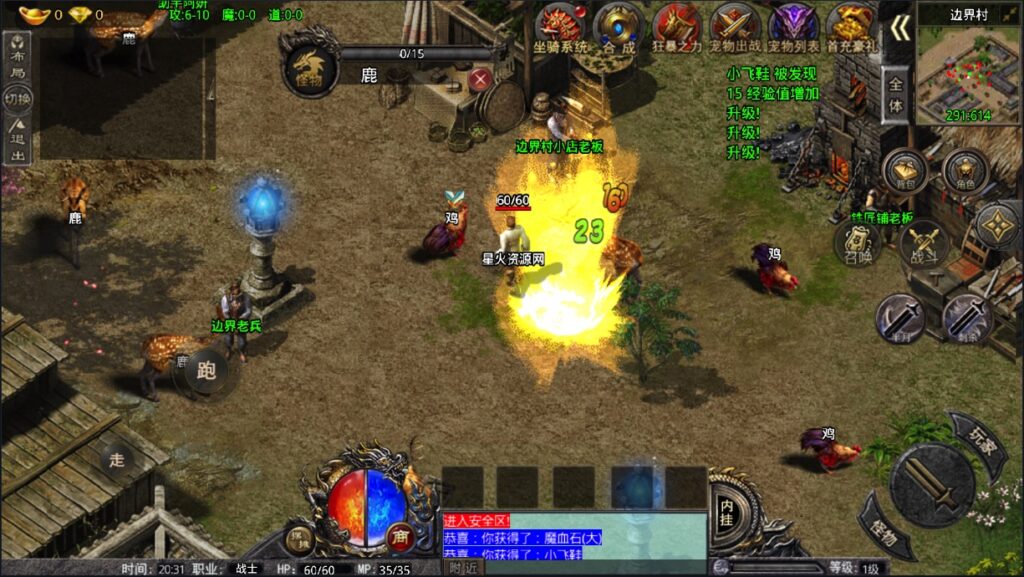The height and width of the screenshot is (577, 1024).
Task: Tap the 宠物出战 pet battle icon
Action: [x=735, y=26]
